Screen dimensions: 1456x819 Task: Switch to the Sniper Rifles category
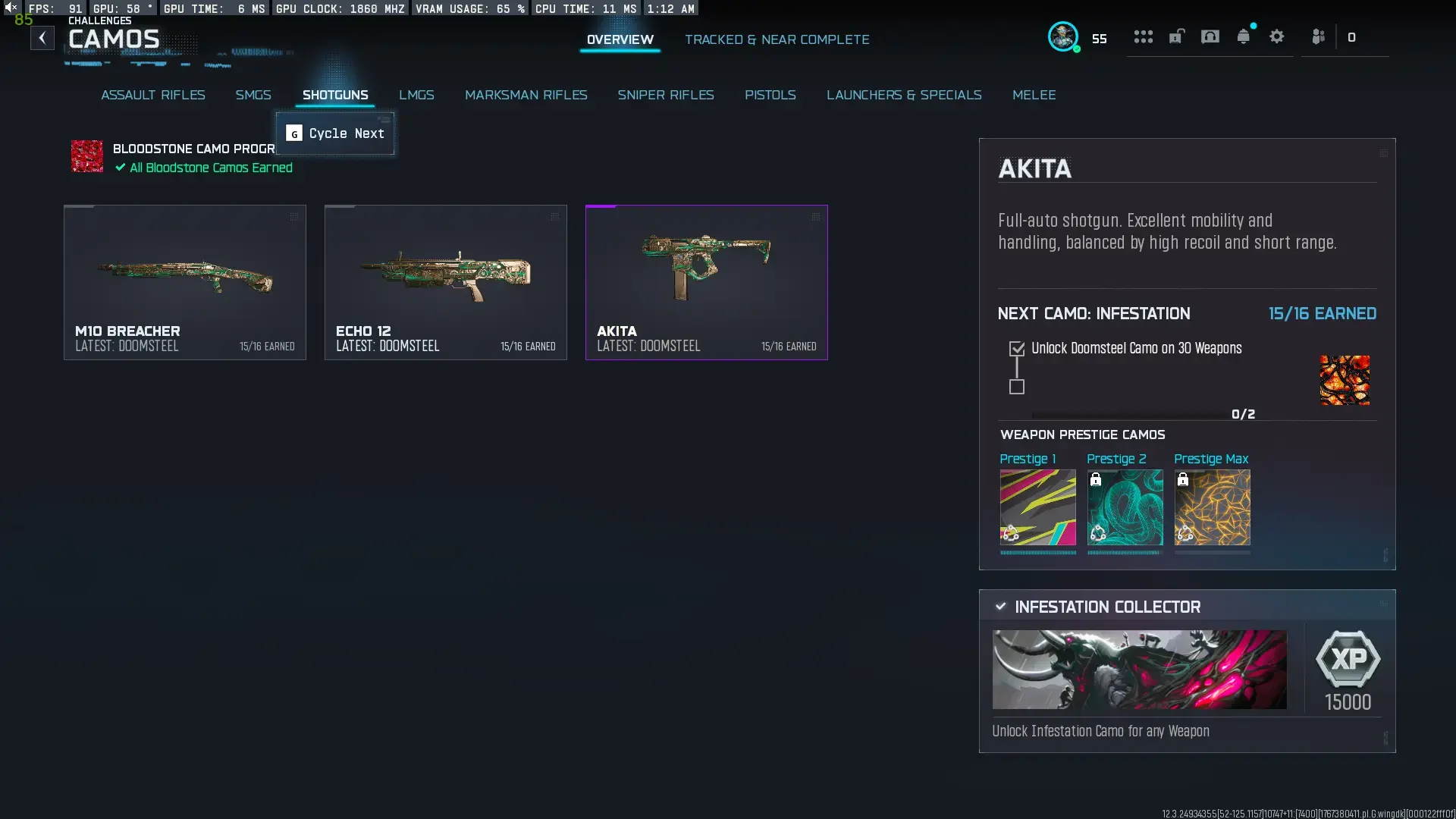(666, 95)
